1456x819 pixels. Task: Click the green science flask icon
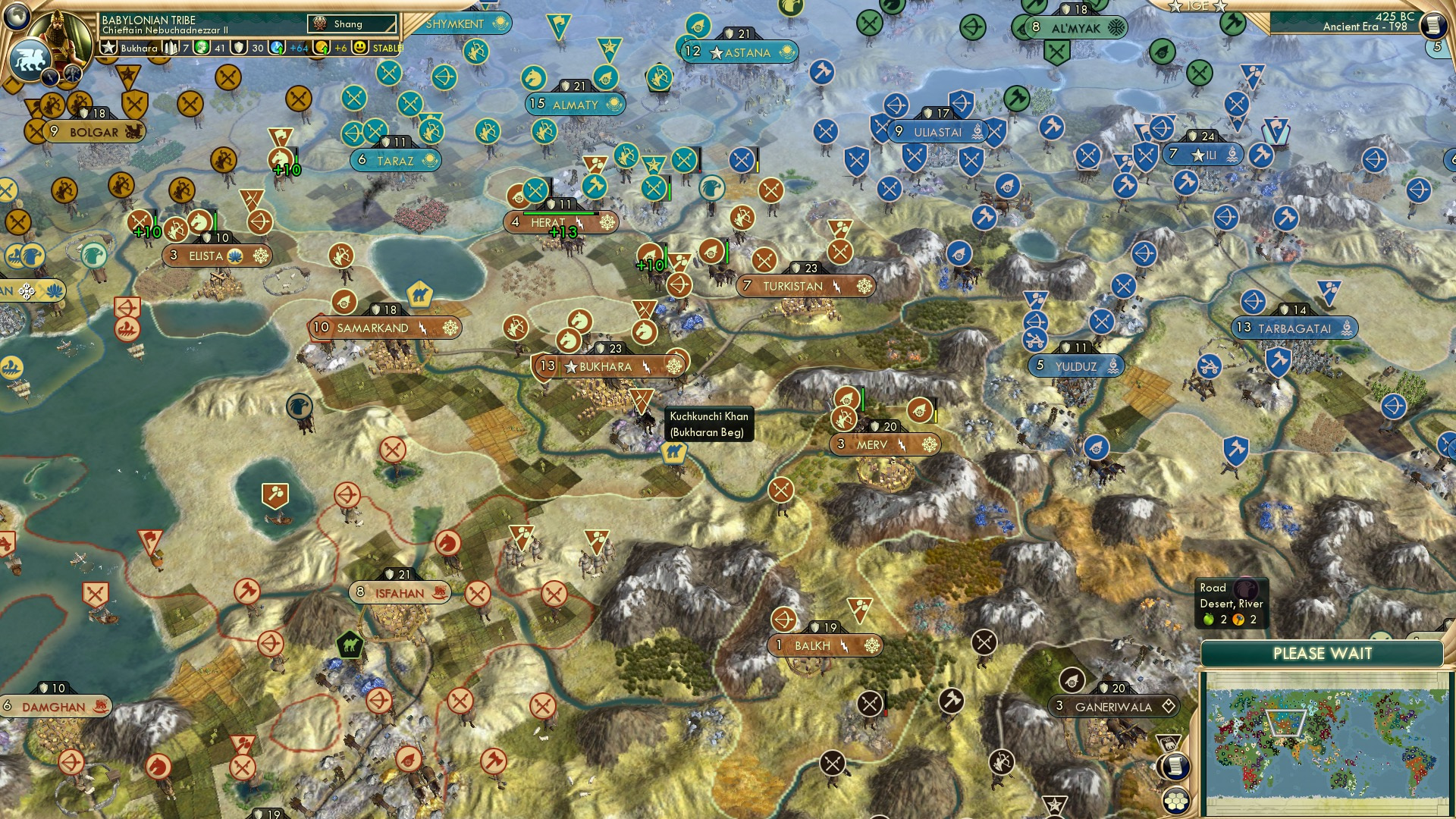tap(200, 48)
